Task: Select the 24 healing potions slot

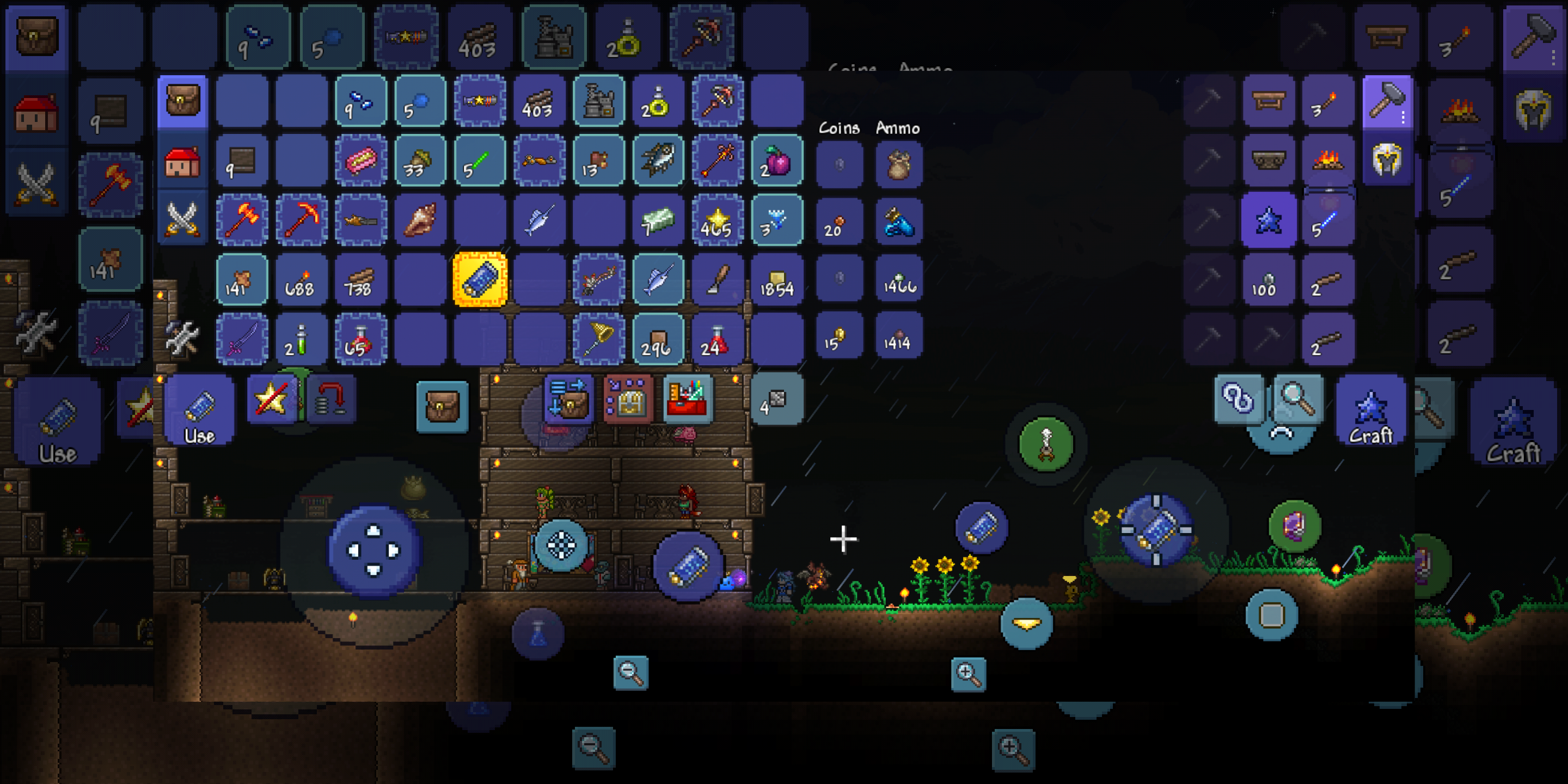Action: 717,339
